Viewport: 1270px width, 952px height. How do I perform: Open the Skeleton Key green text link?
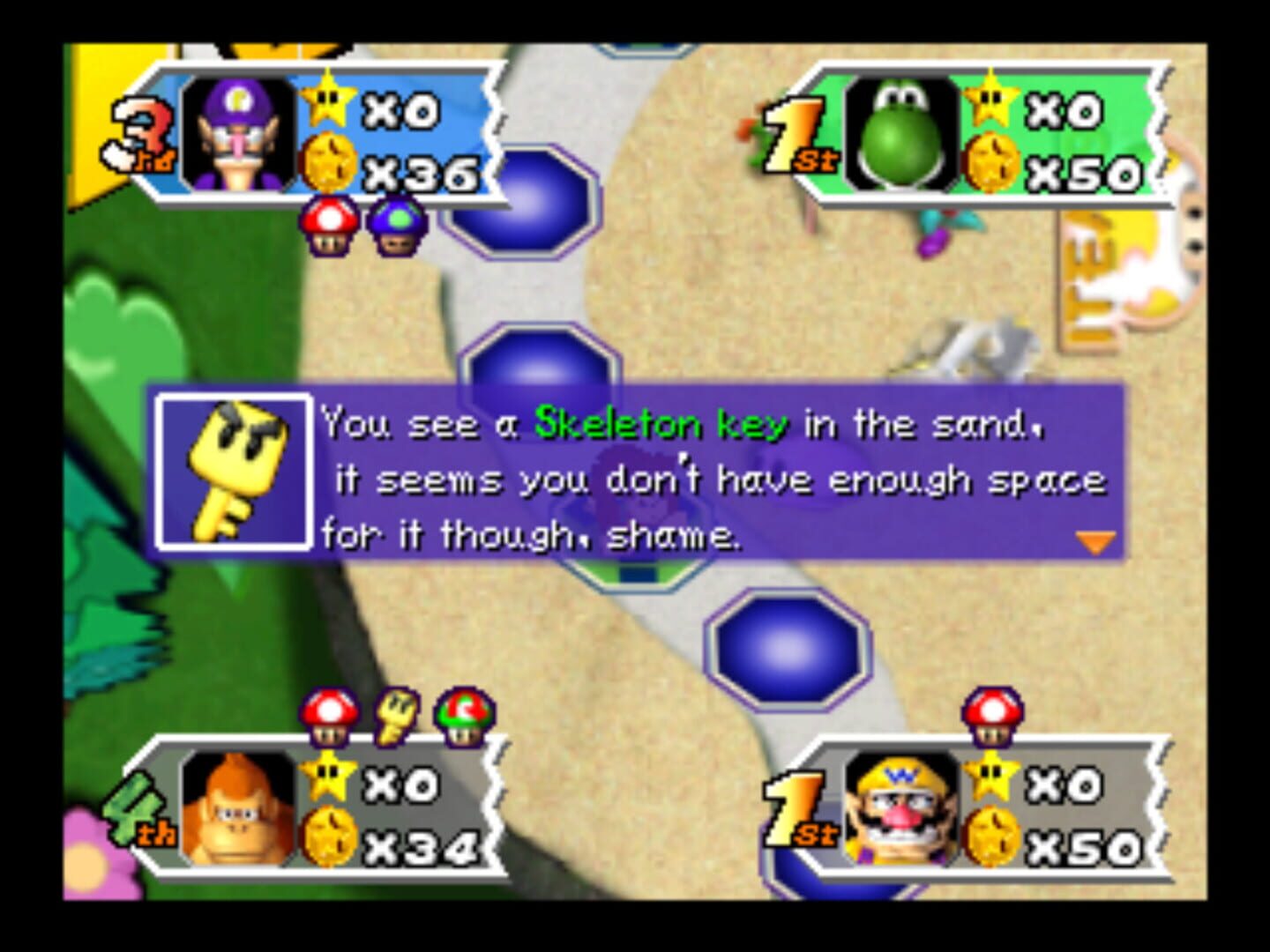click(x=661, y=424)
